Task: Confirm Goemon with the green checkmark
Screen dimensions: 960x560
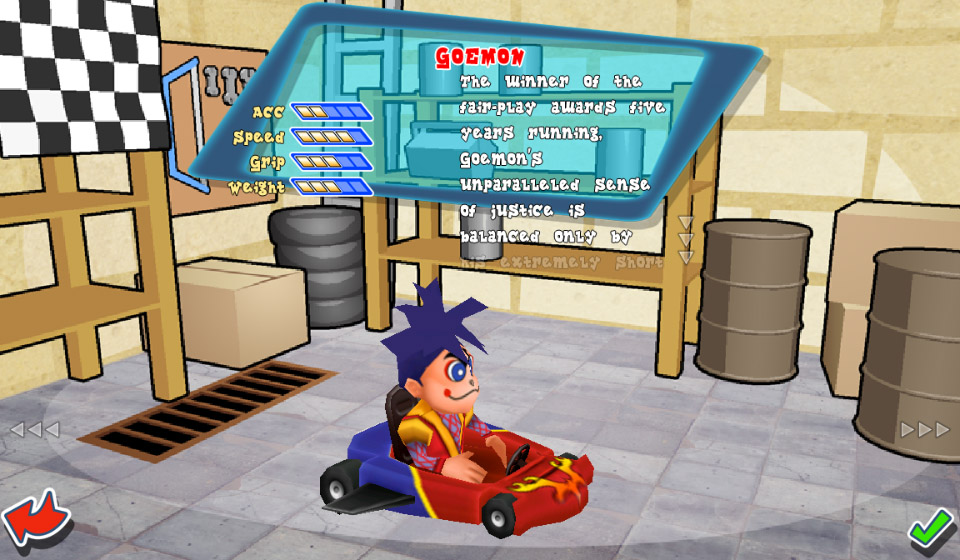Action: click(930, 525)
